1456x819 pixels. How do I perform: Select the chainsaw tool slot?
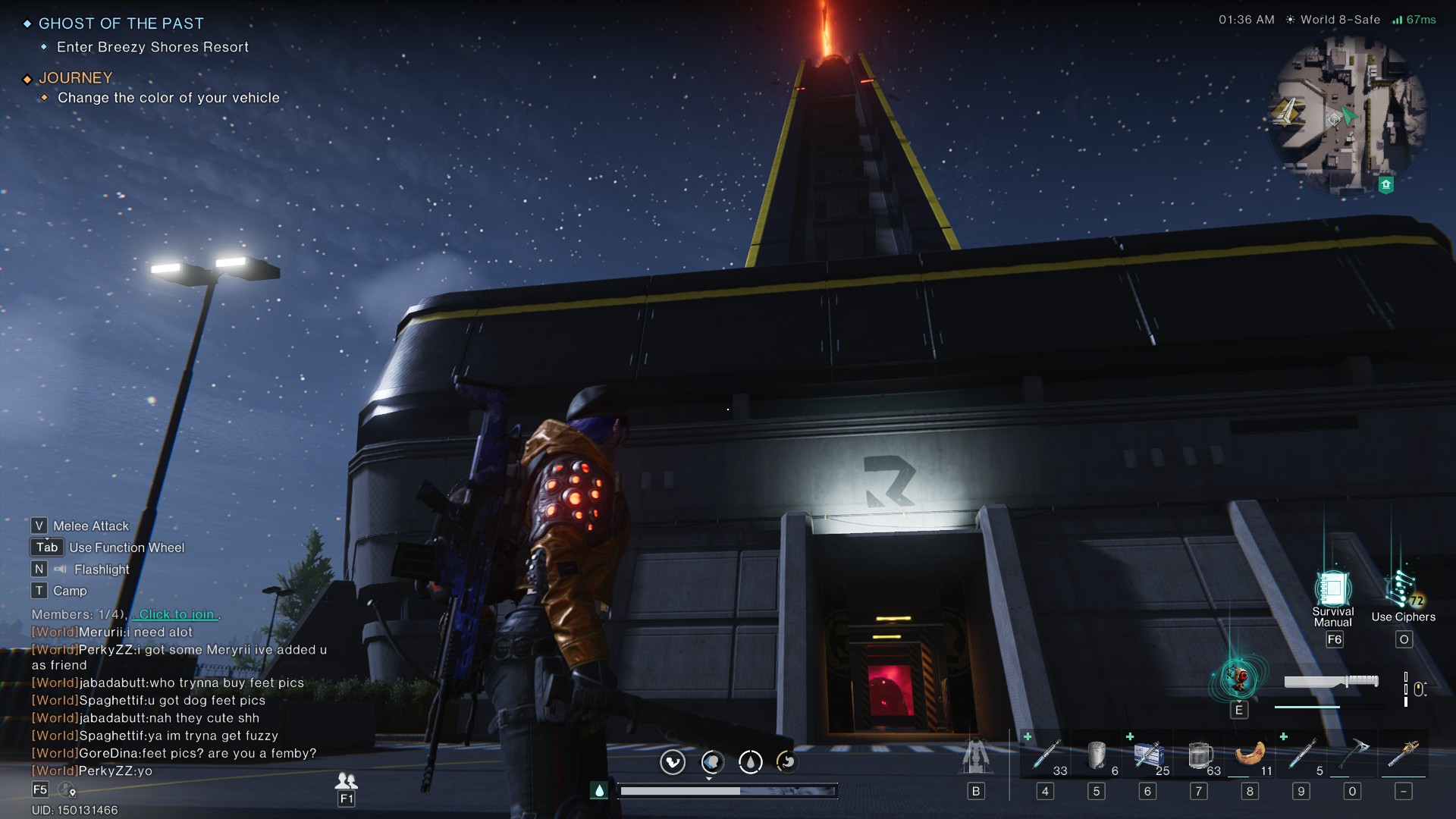1404,755
